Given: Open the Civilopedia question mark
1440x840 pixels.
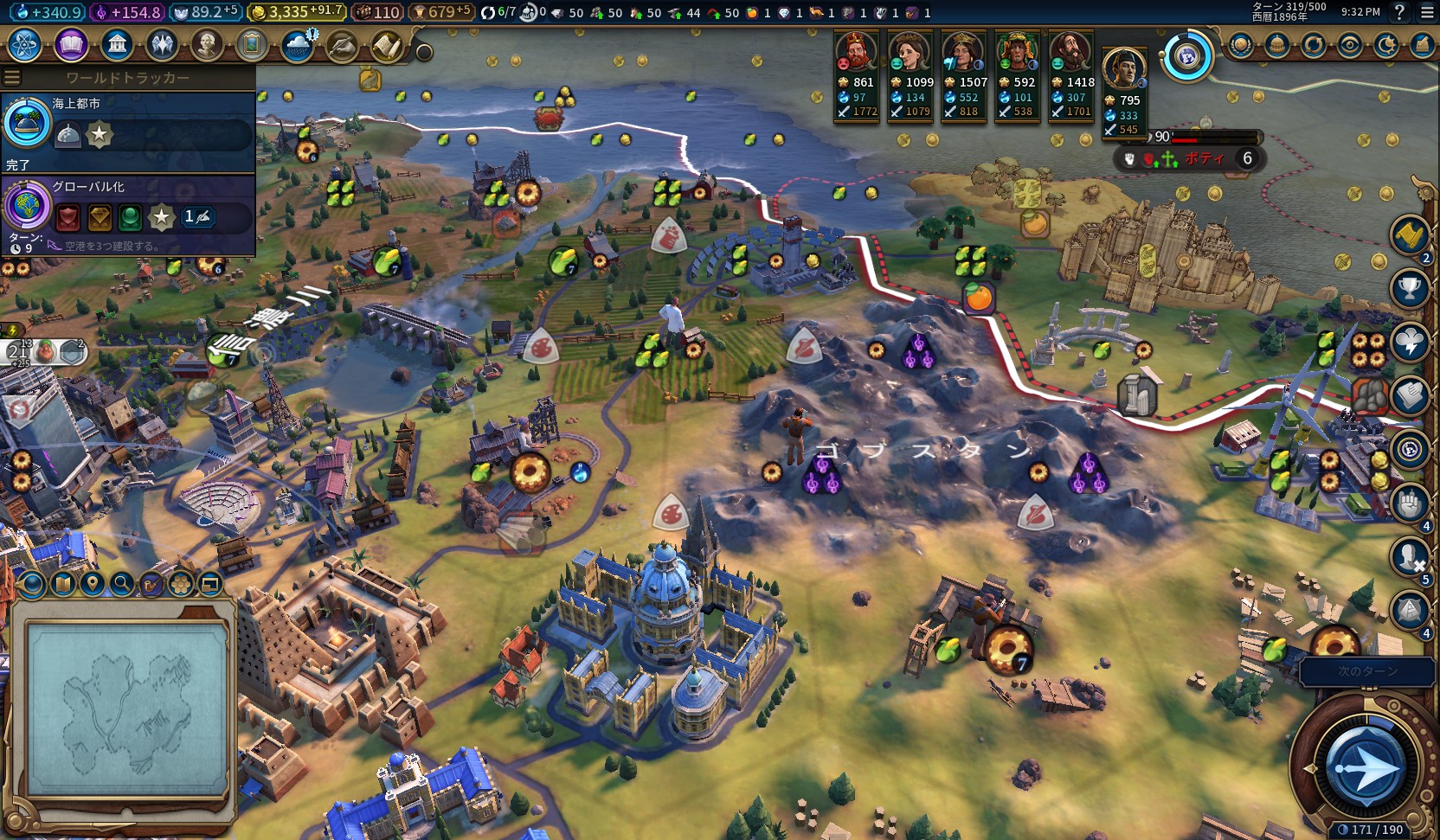Looking at the screenshot, I should click(1399, 12).
